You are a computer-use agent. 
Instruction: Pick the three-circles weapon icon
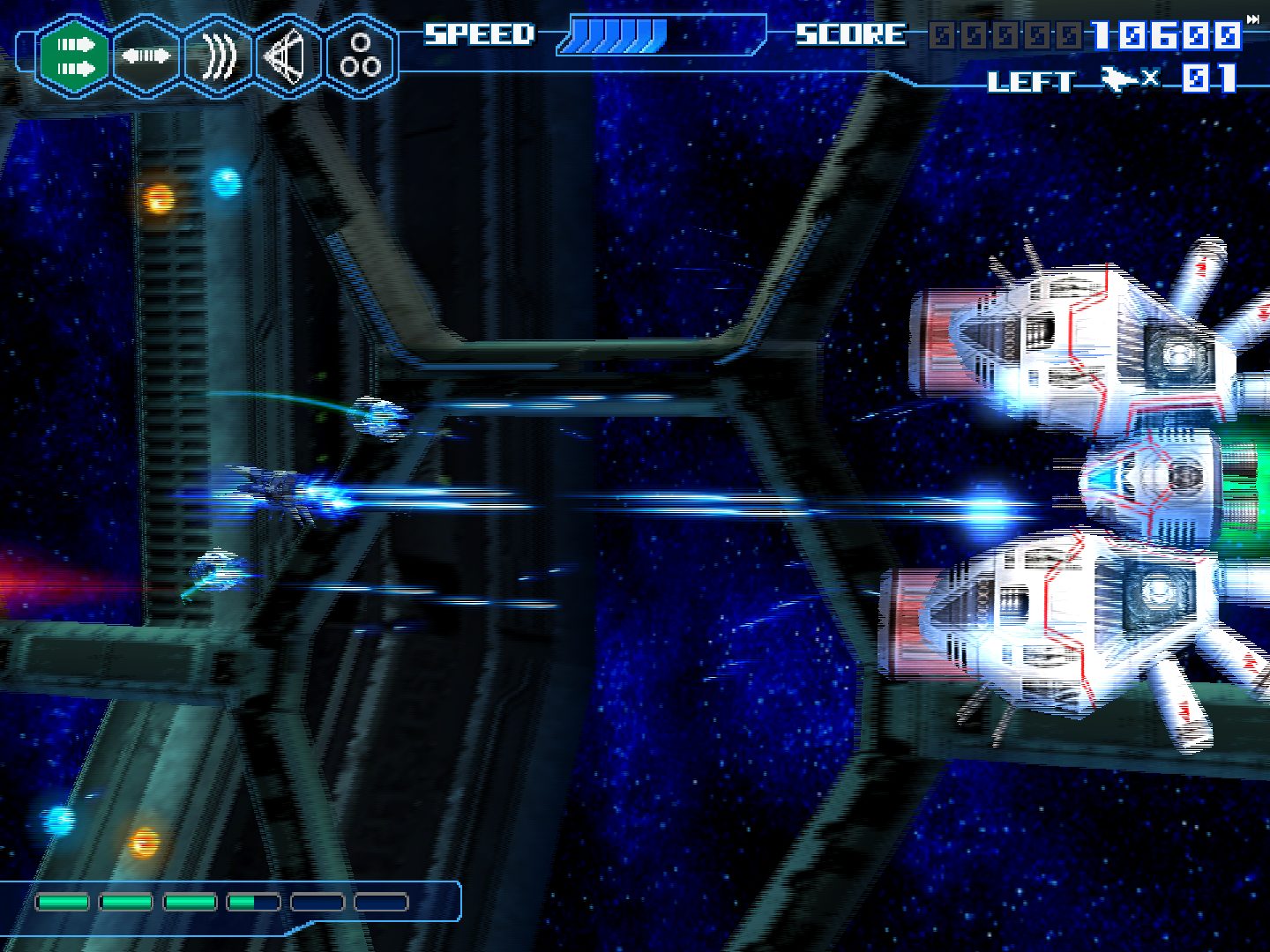[x=361, y=56]
